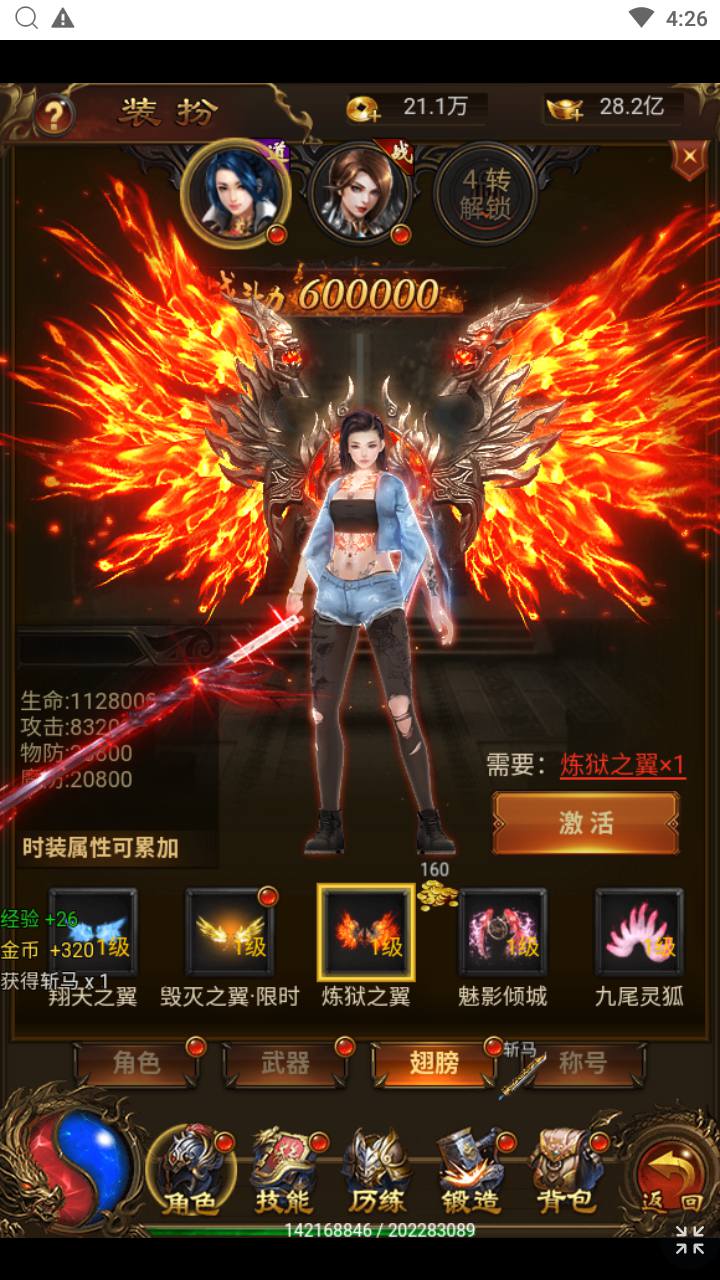Viewport: 720px width, 1280px height.
Task: Switch to the 角色 costume tab
Action: point(137,1063)
